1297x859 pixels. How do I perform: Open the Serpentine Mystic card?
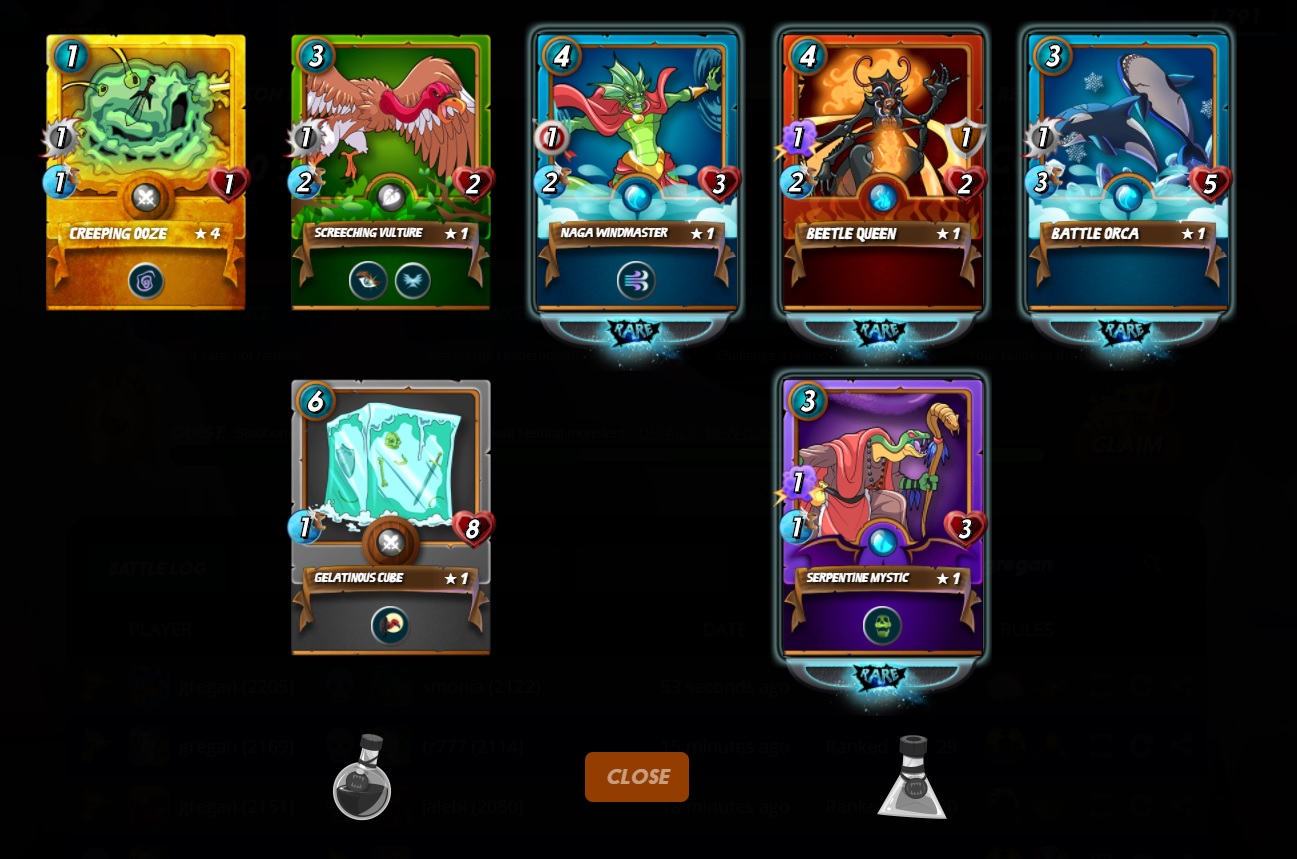click(883, 517)
